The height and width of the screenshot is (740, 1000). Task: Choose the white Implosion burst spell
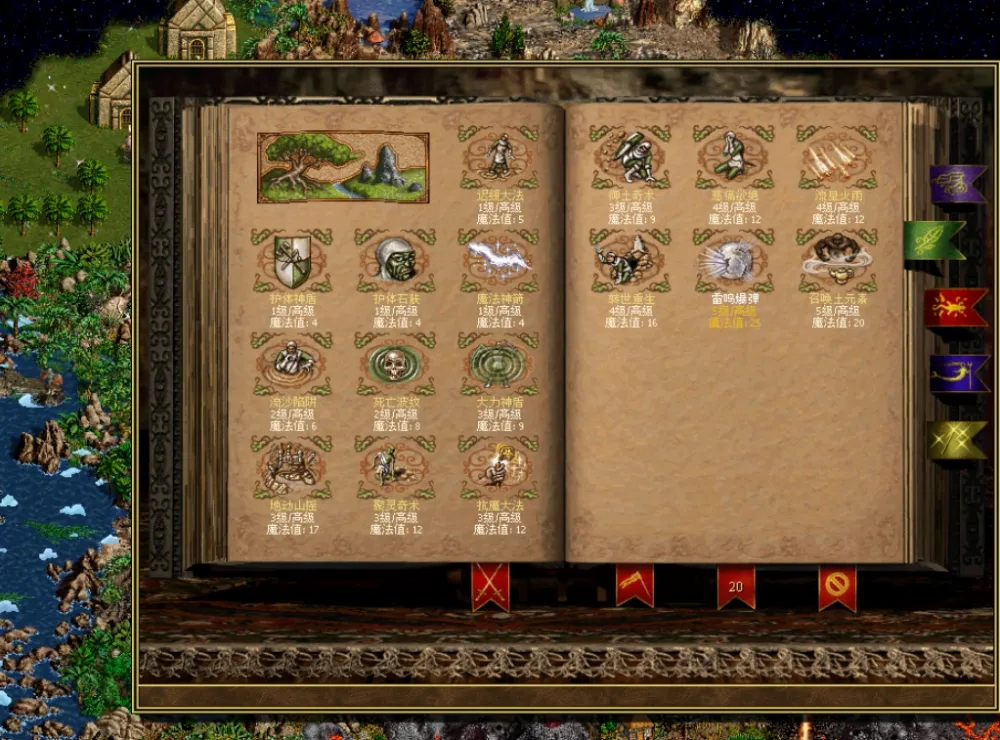734,263
